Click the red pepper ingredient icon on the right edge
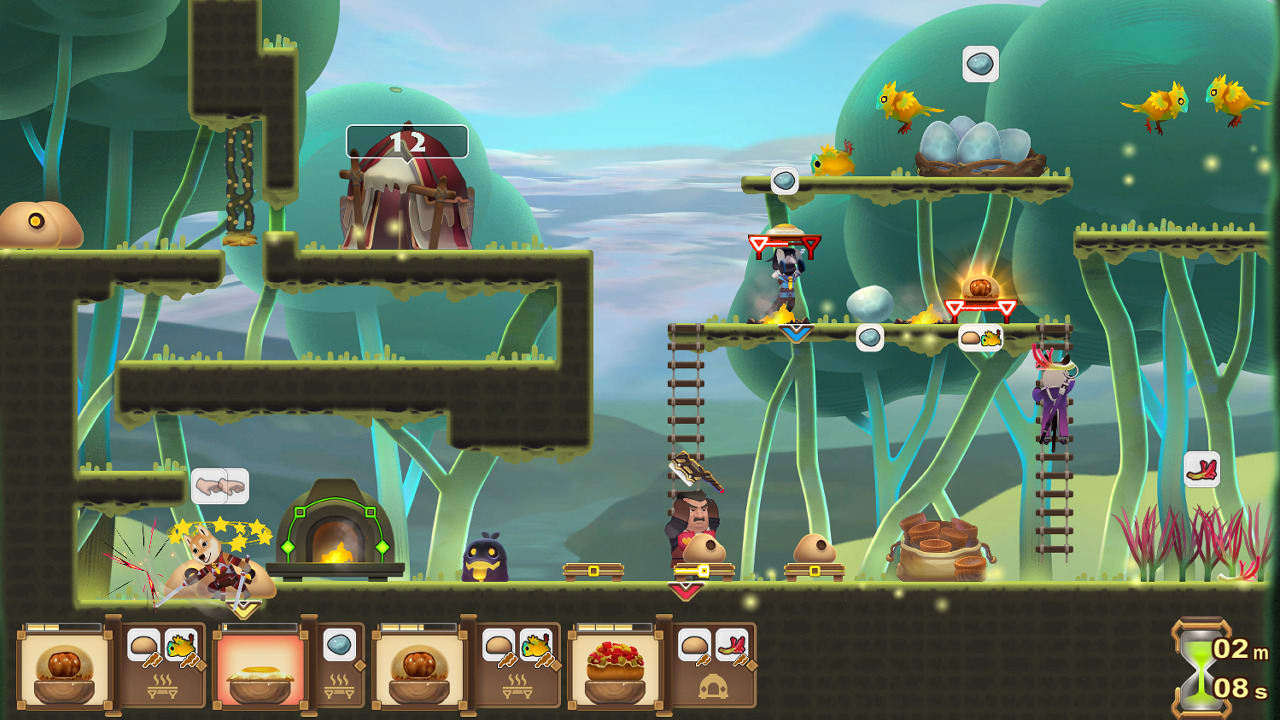 point(1204,468)
